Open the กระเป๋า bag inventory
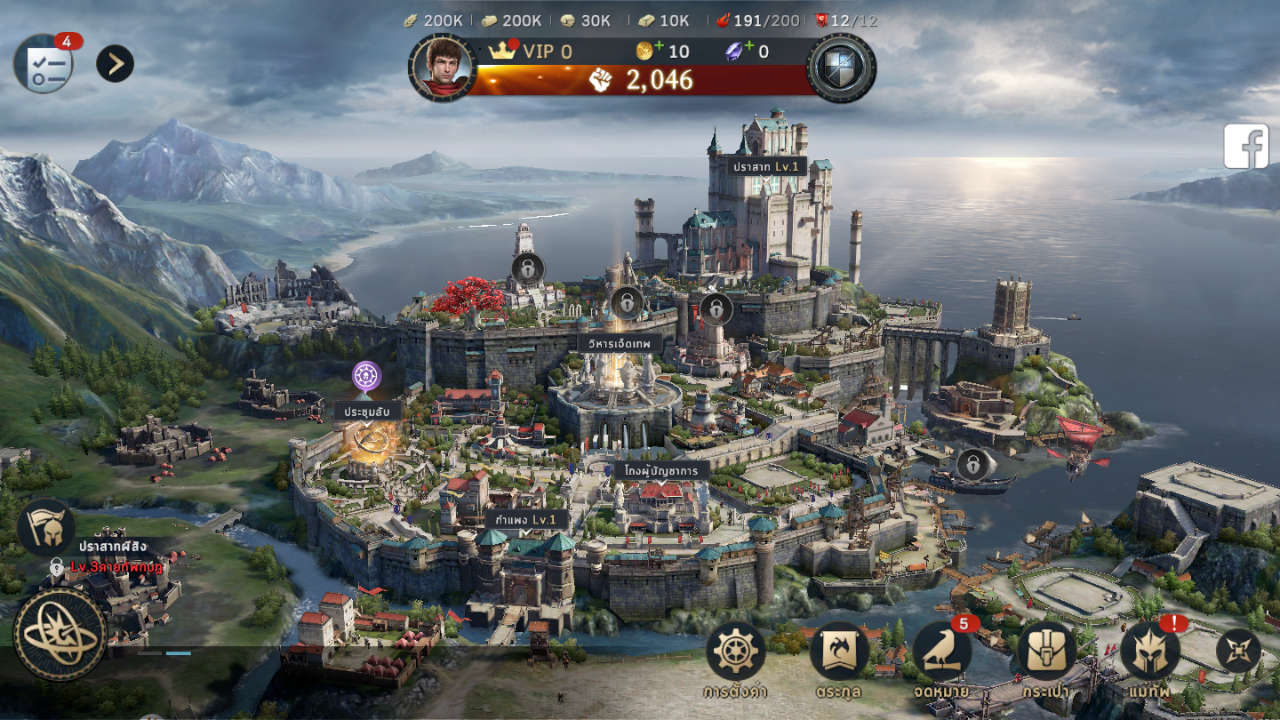Image resolution: width=1280 pixels, height=720 pixels. [x=1046, y=652]
